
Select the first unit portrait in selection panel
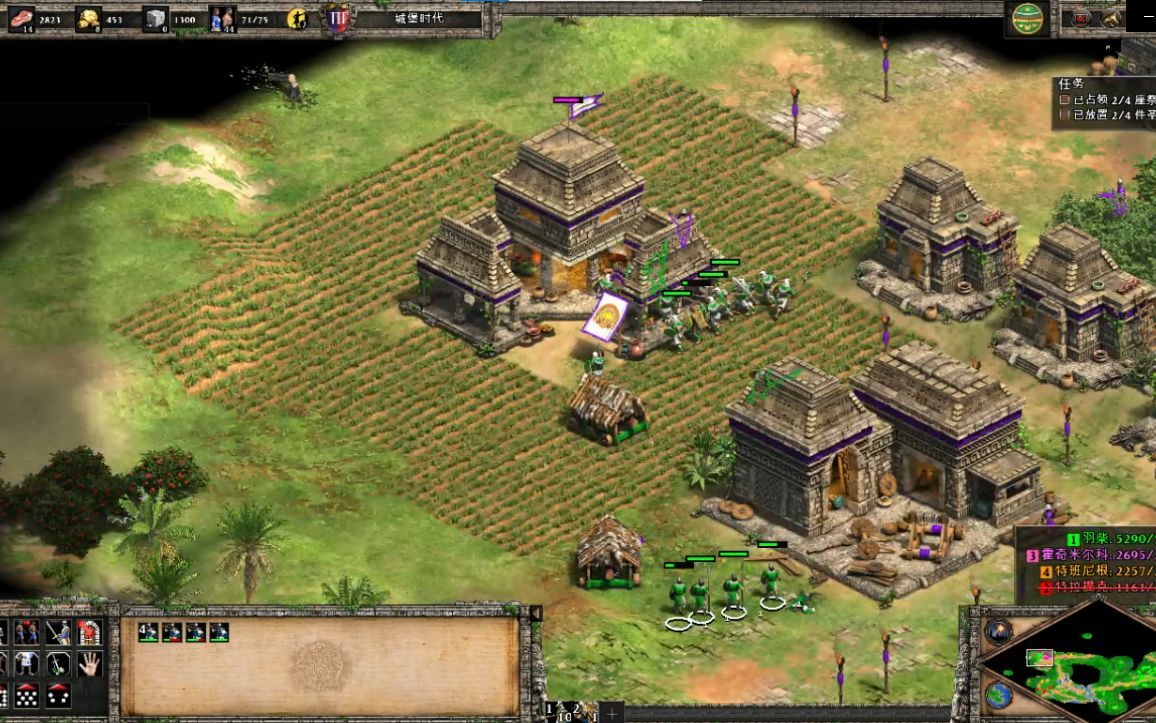148,632
